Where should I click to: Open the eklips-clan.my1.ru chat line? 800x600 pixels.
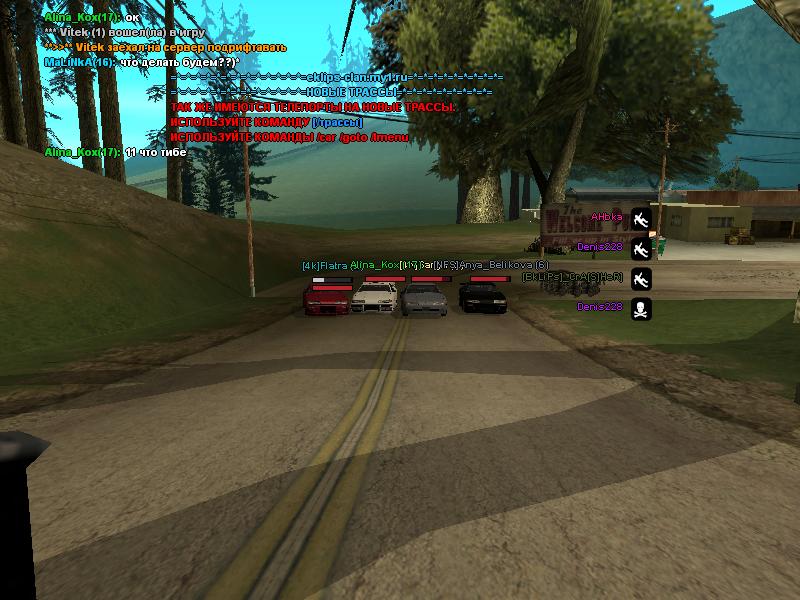click(x=337, y=77)
